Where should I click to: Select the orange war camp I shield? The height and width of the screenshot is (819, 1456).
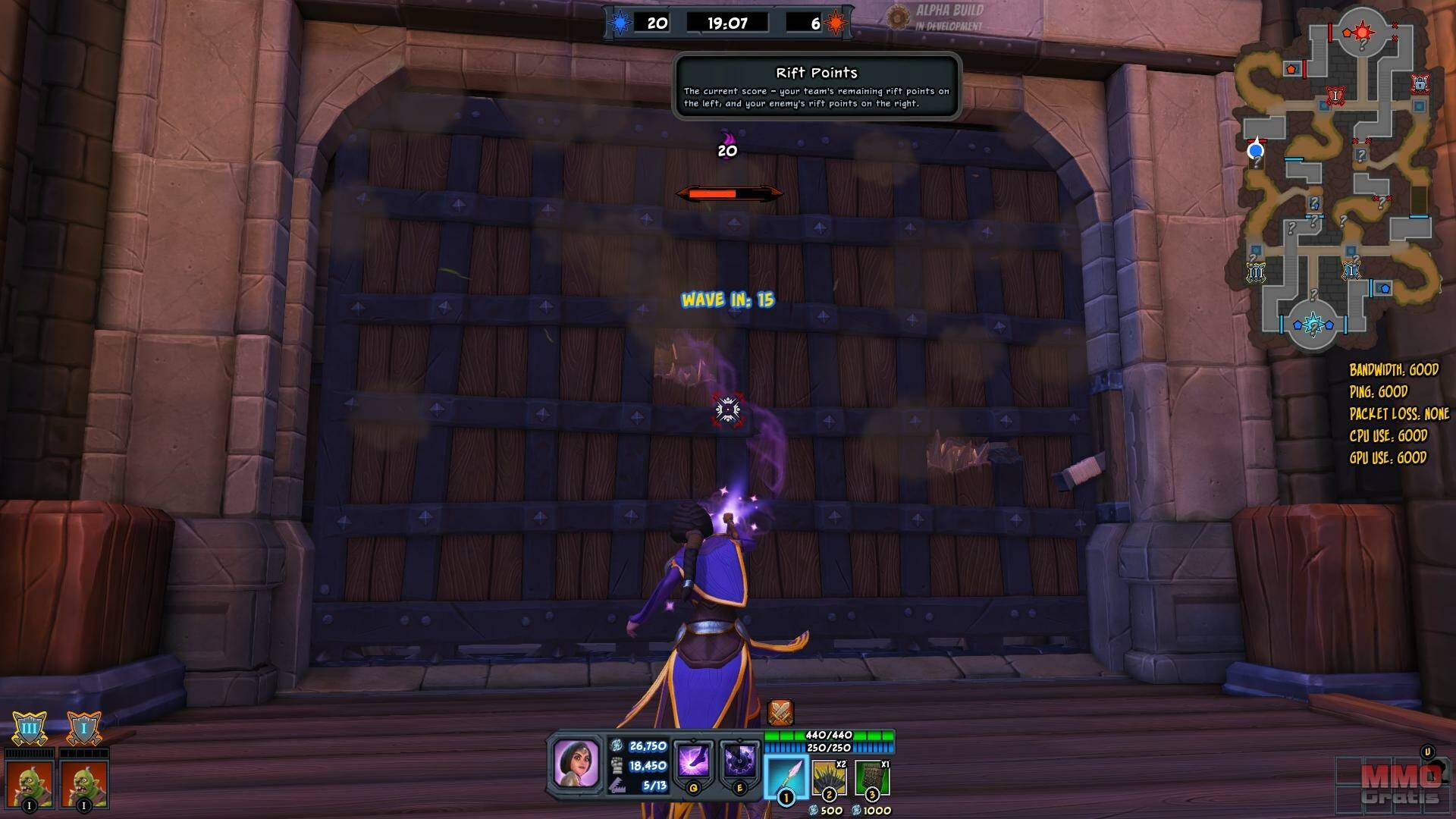click(x=83, y=729)
